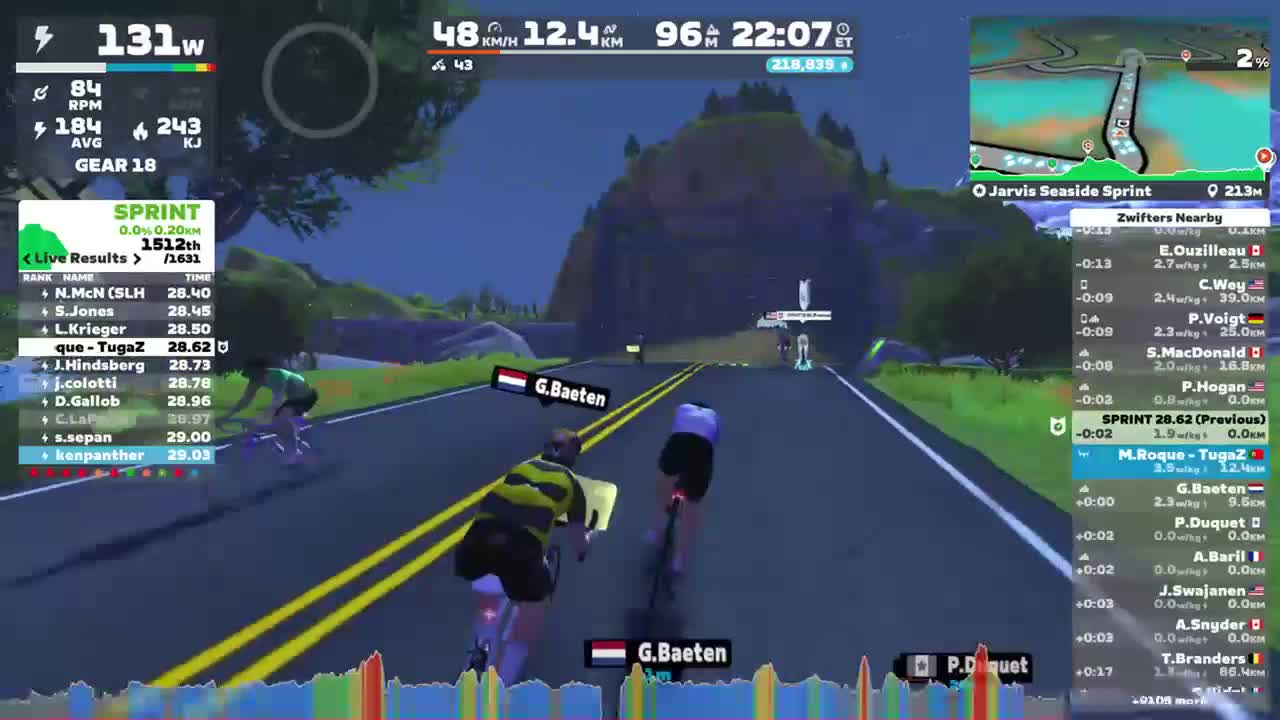
Task: Collapse Live Results with the left arrow
Action: coord(26,258)
